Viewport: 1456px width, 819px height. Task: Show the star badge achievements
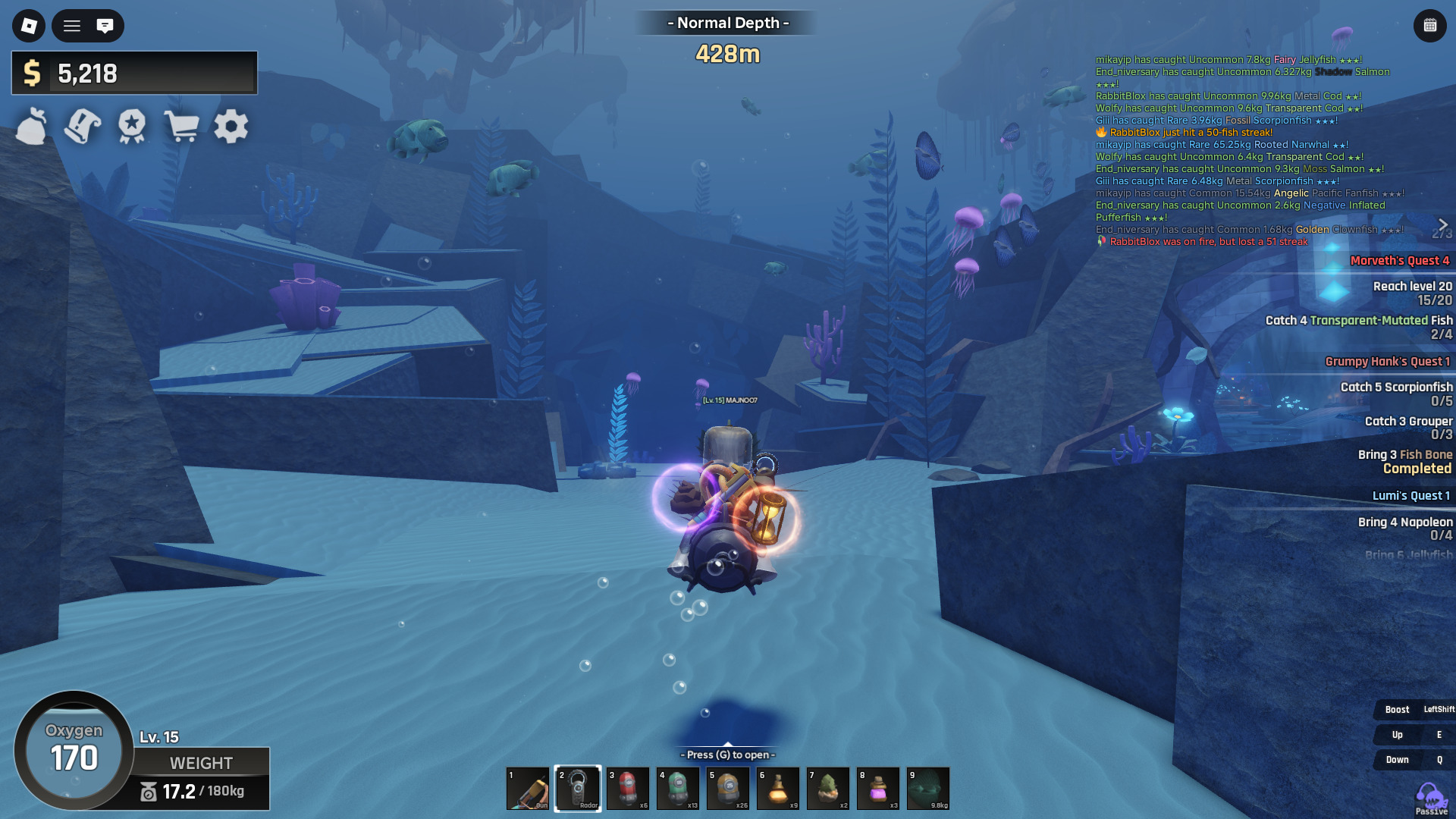[132, 127]
